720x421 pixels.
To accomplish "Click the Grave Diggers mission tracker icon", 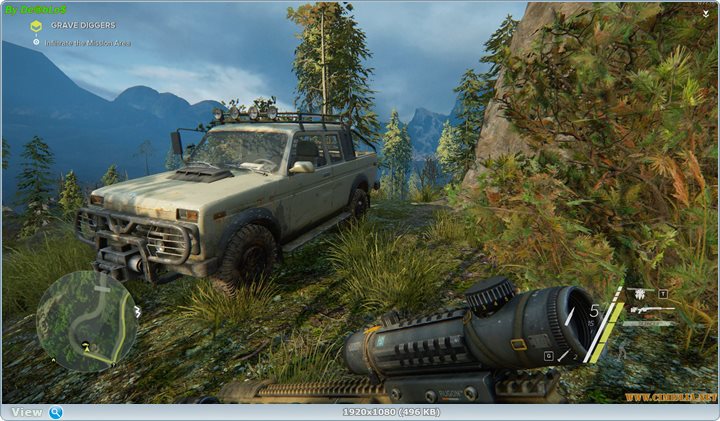I will [x=36, y=25].
